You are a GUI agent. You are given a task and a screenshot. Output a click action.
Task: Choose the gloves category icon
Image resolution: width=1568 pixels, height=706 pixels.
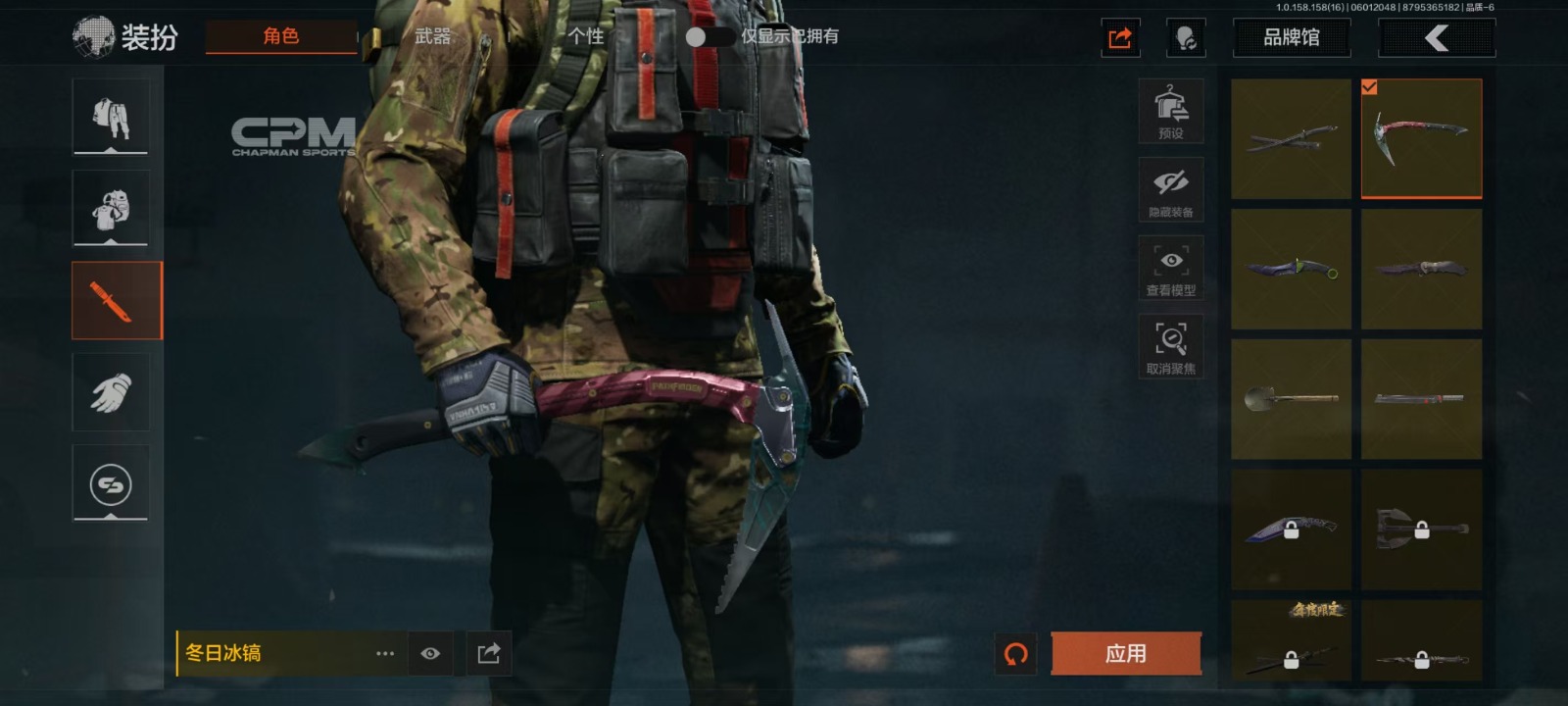click(x=111, y=392)
